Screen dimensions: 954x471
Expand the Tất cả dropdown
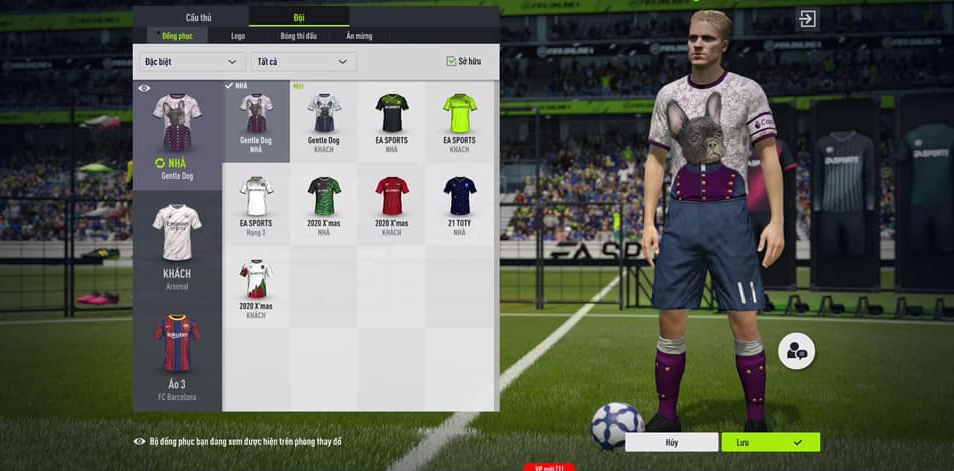coord(303,62)
